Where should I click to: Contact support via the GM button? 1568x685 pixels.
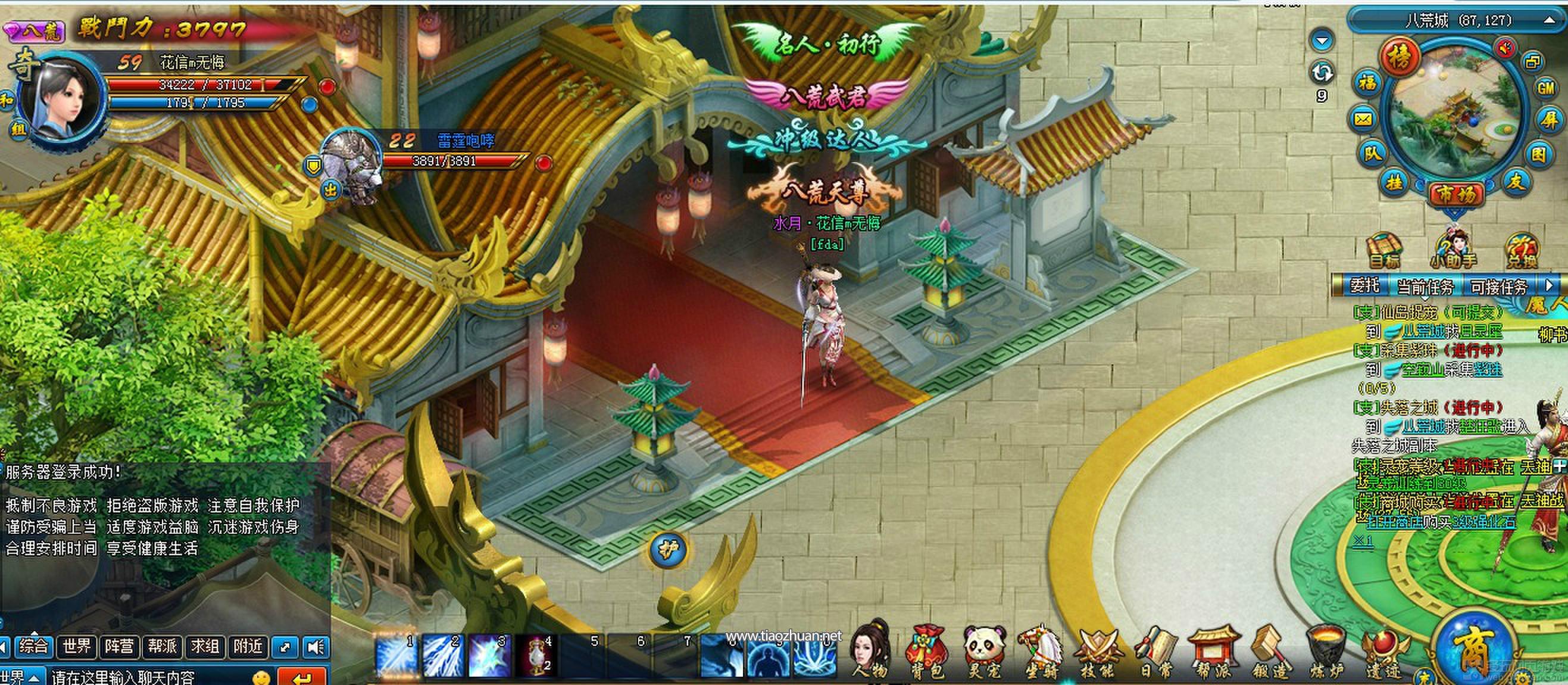tap(1546, 88)
